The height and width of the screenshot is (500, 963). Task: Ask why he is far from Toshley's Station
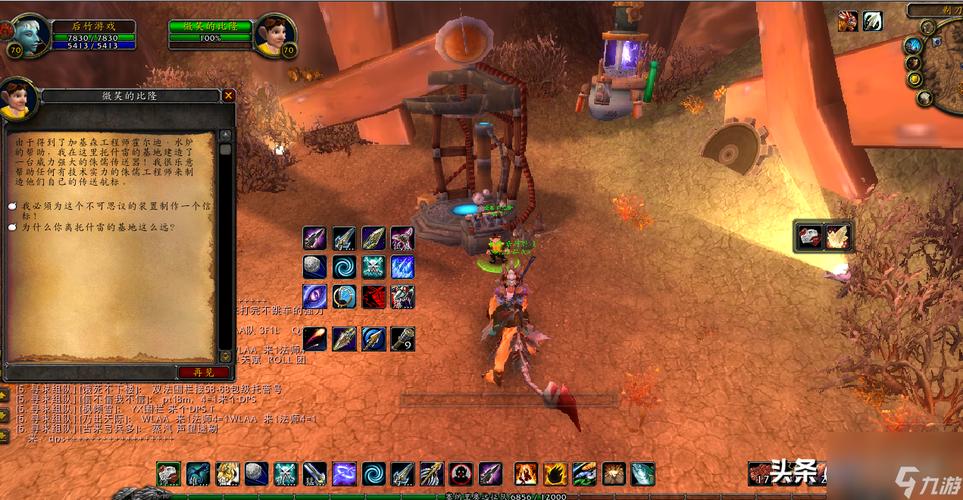point(95,228)
